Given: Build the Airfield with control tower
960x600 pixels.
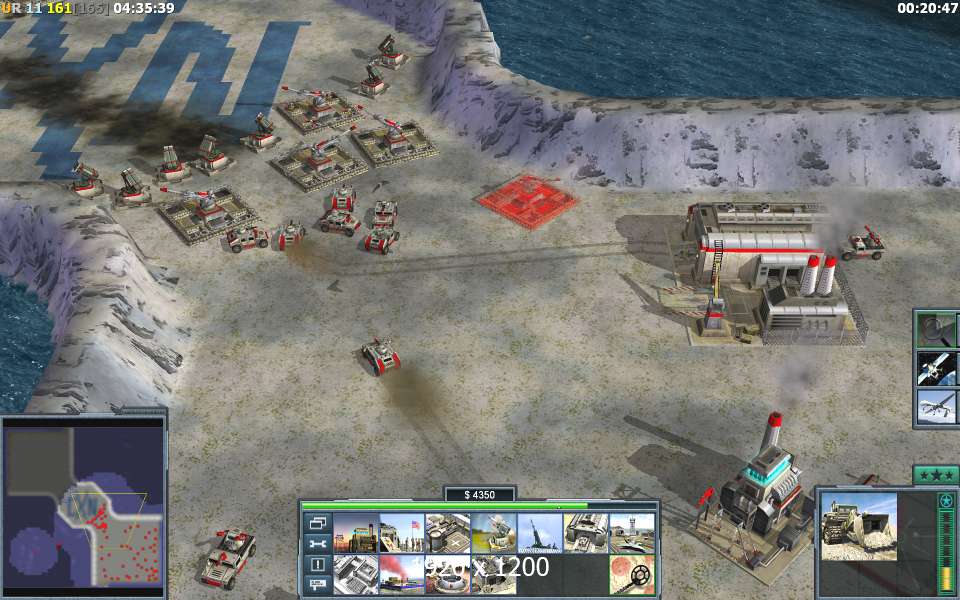Looking at the screenshot, I should tap(631, 533).
